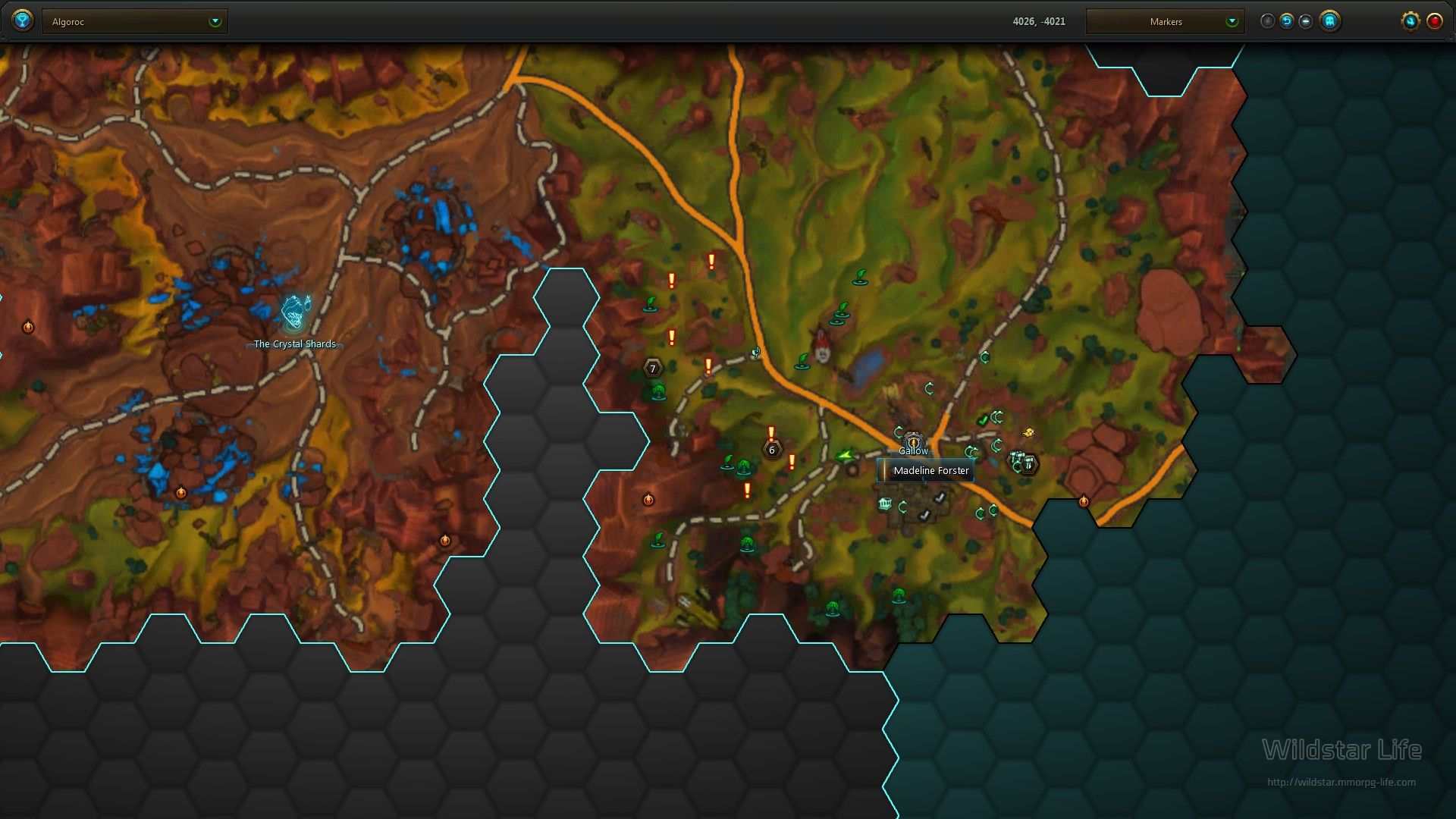Click the round icon left of Algoroc dropdown
The height and width of the screenshot is (819, 1456).
point(23,20)
